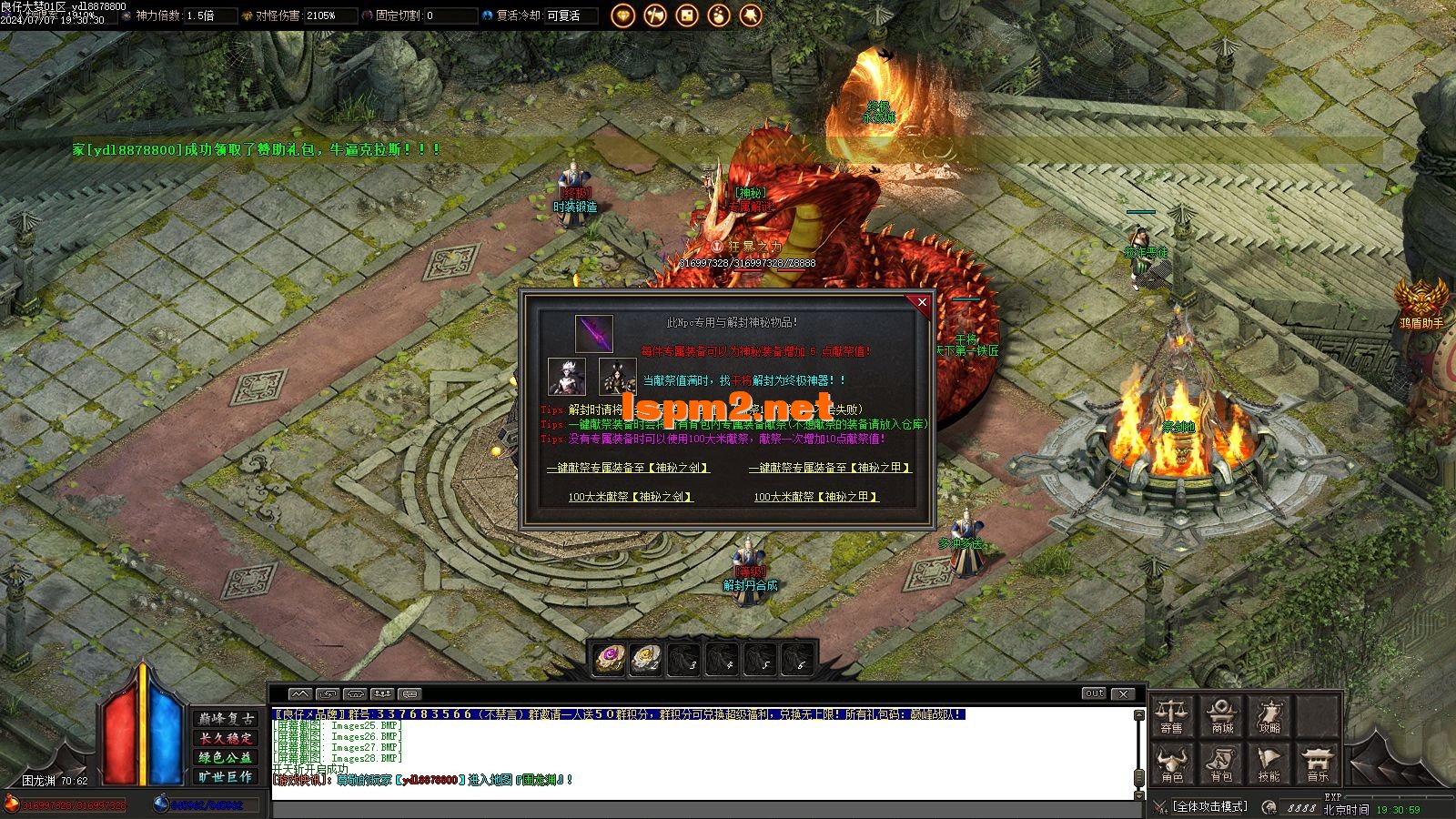Image resolution: width=1456 pixels, height=819 pixels.
Task: Choose one-key sacrifice to 神秘之剑
Action: pyautogui.click(x=628, y=468)
